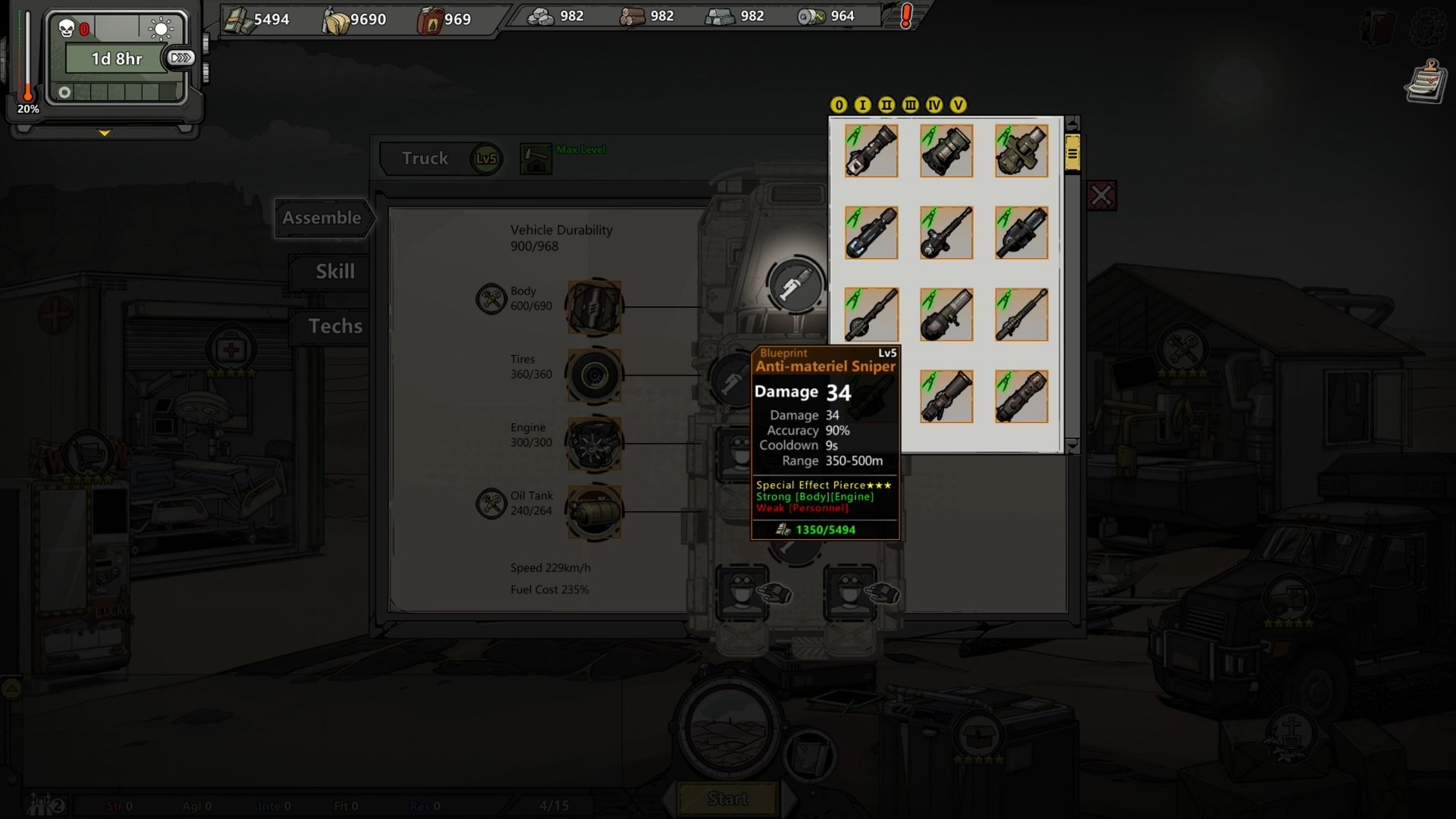
Task: Select the truck Body part slot
Action: 594,307
